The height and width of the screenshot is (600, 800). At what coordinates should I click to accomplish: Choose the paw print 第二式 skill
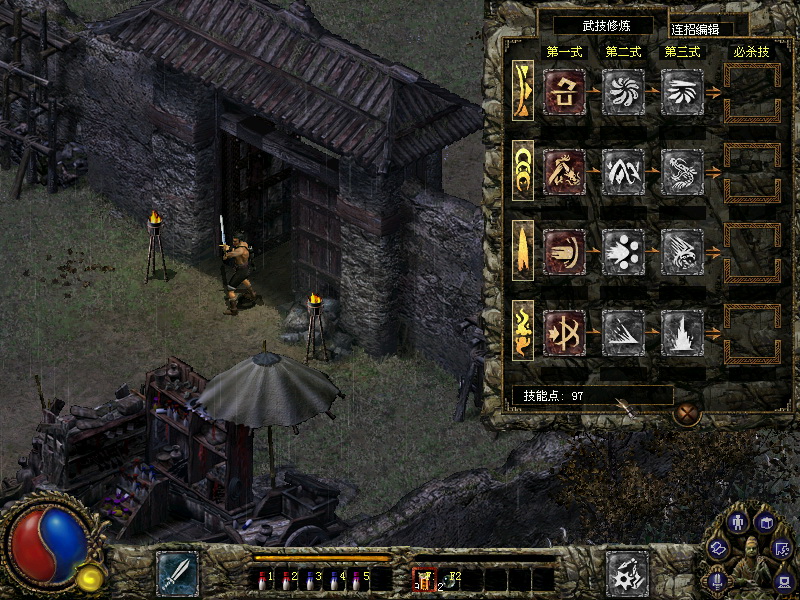pyautogui.click(x=623, y=252)
